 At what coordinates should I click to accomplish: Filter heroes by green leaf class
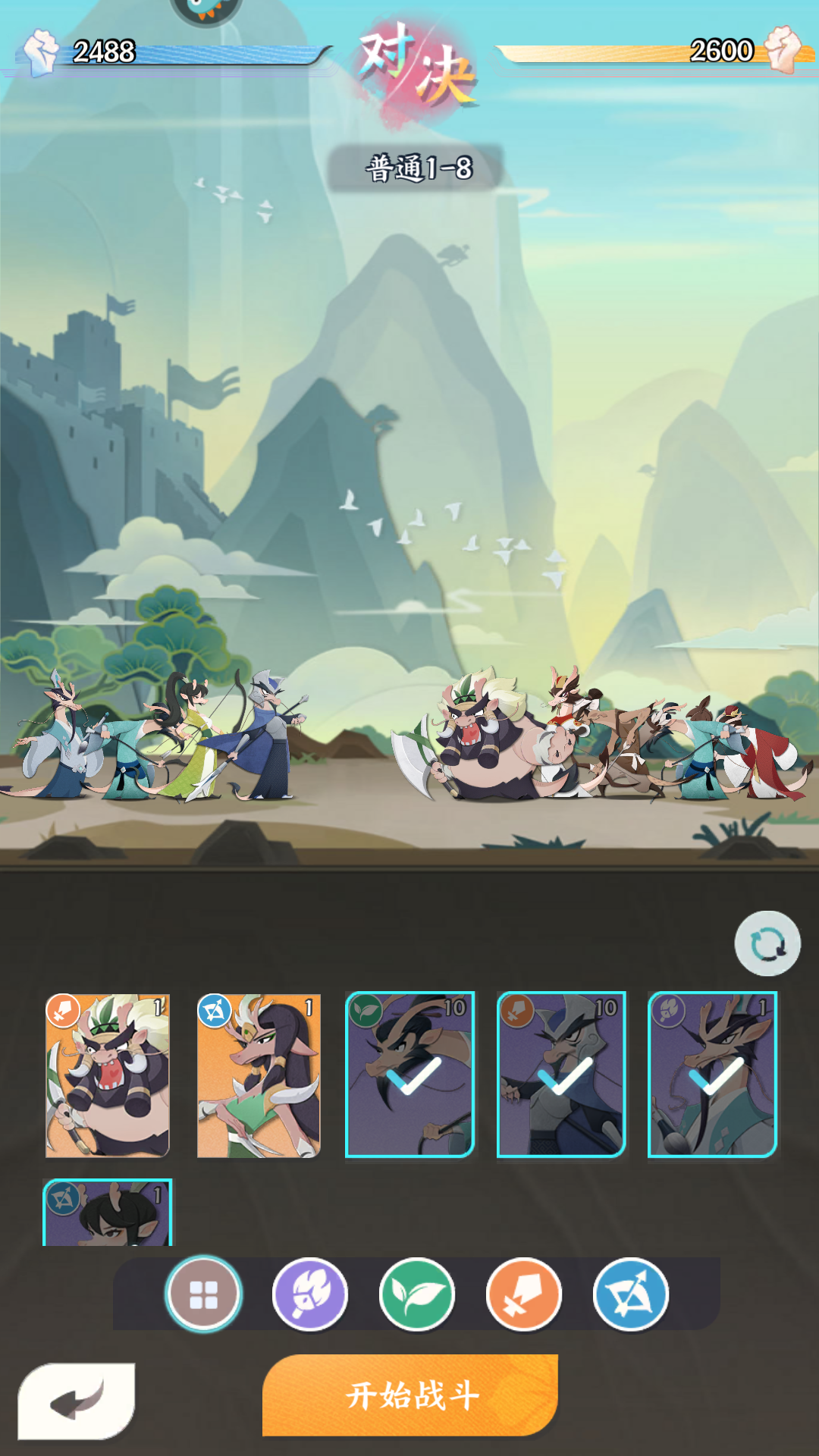[x=417, y=1294]
